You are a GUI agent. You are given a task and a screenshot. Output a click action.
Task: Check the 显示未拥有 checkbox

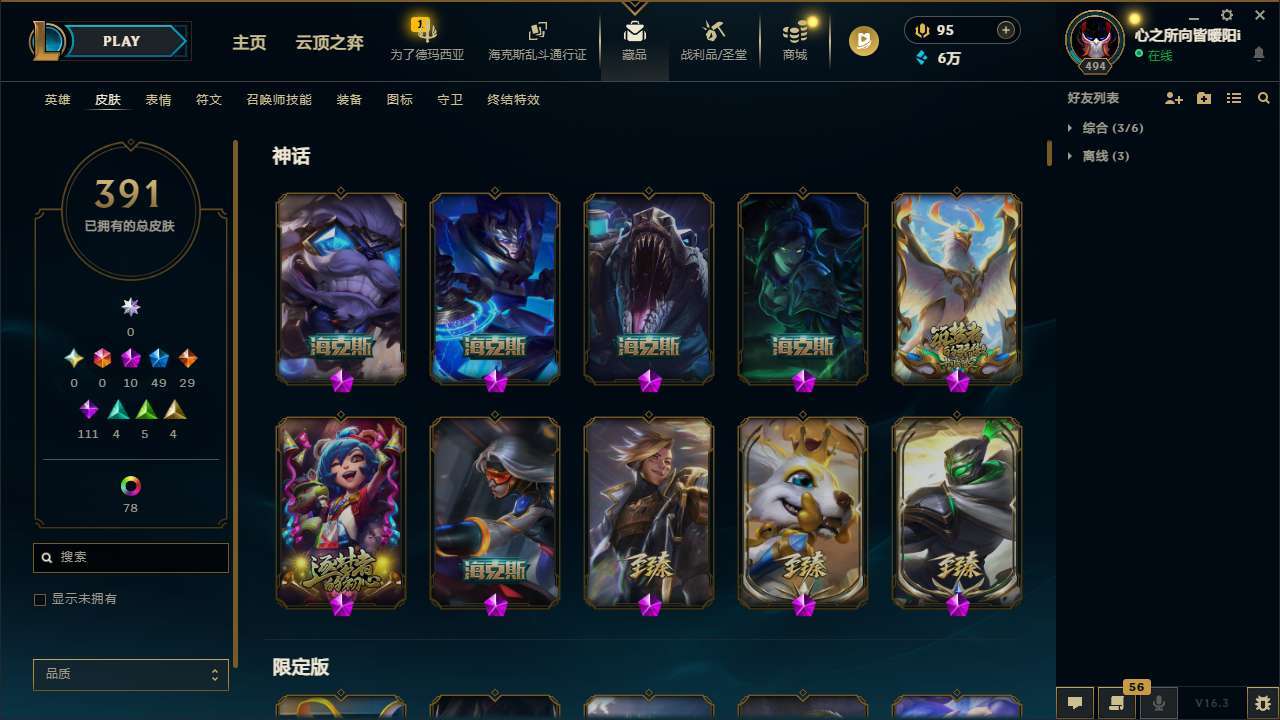(x=40, y=599)
